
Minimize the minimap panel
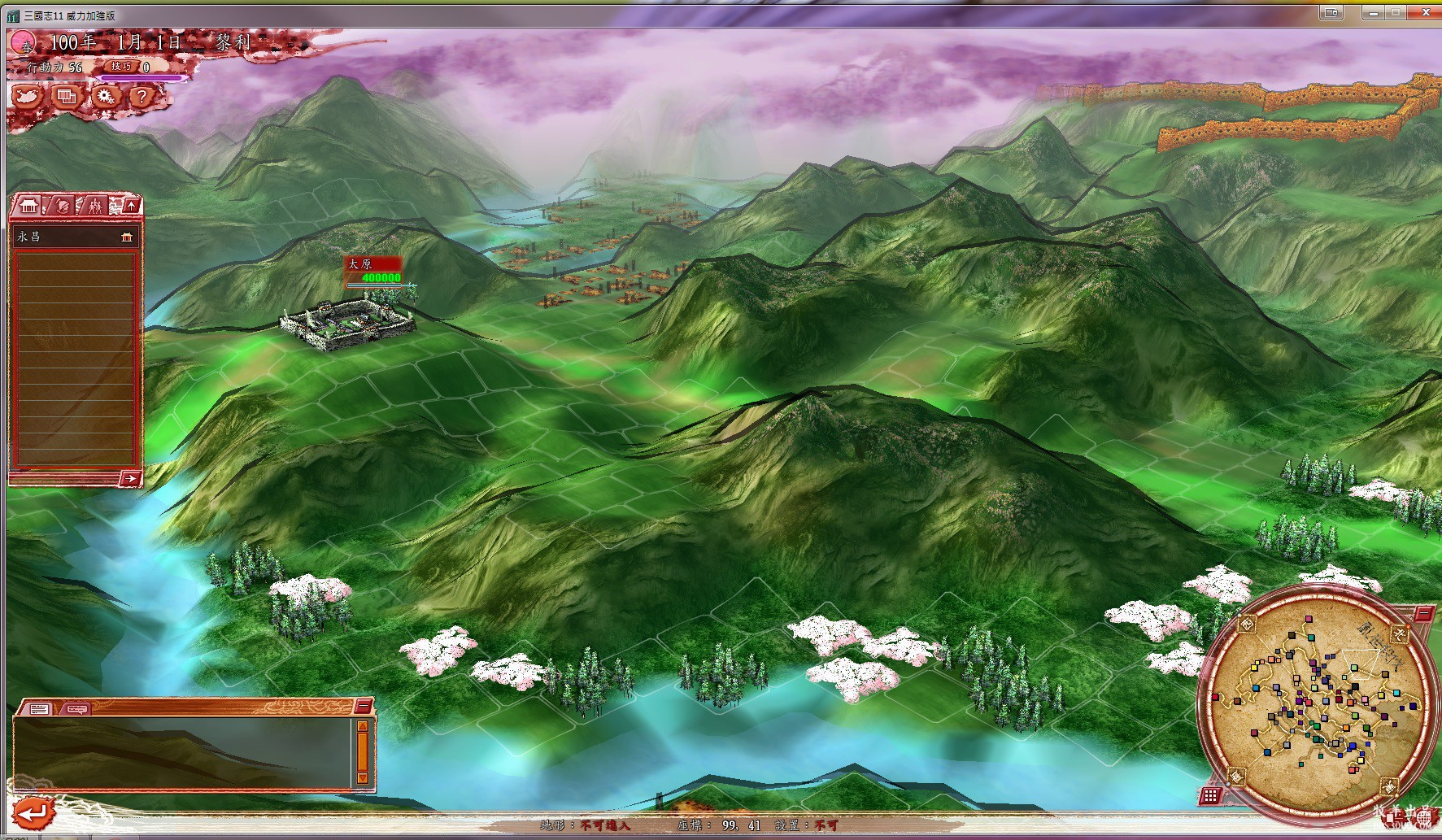1423,614
